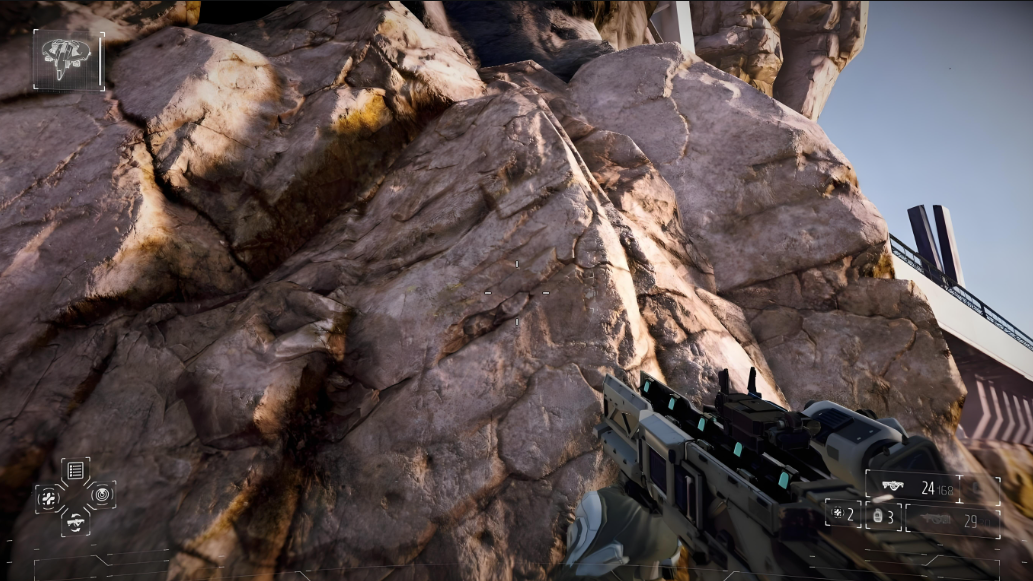Open the objectives list icon
1033x581 pixels.
75,470
